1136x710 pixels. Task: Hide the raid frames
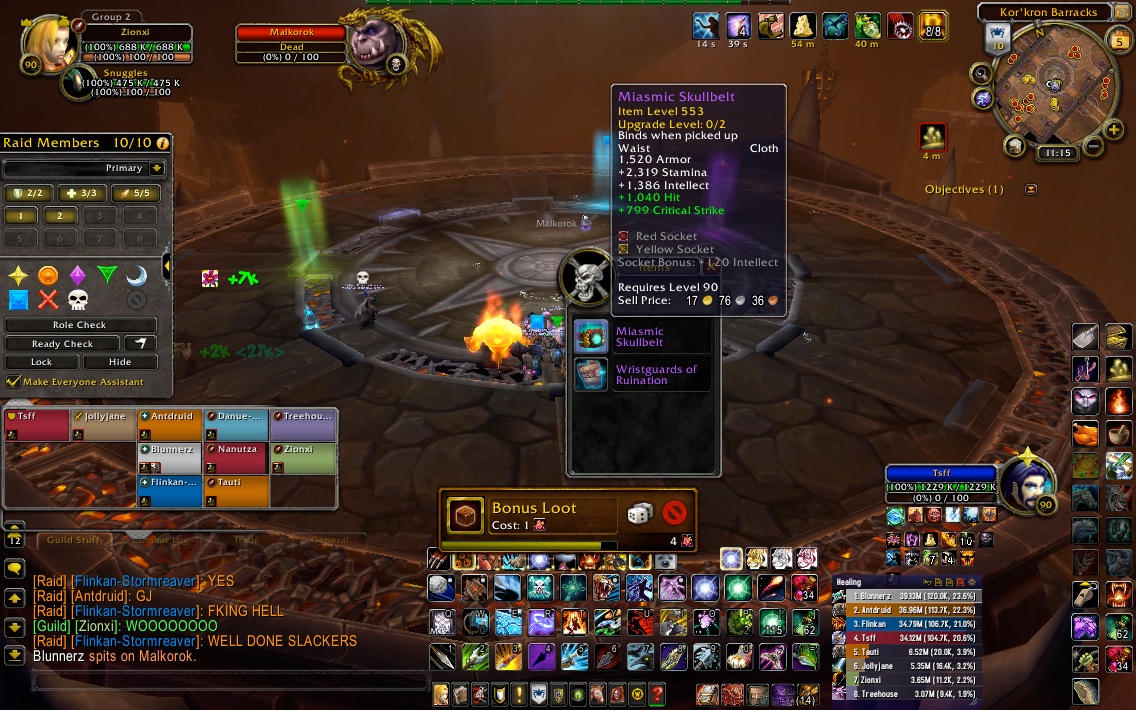[120, 362]
